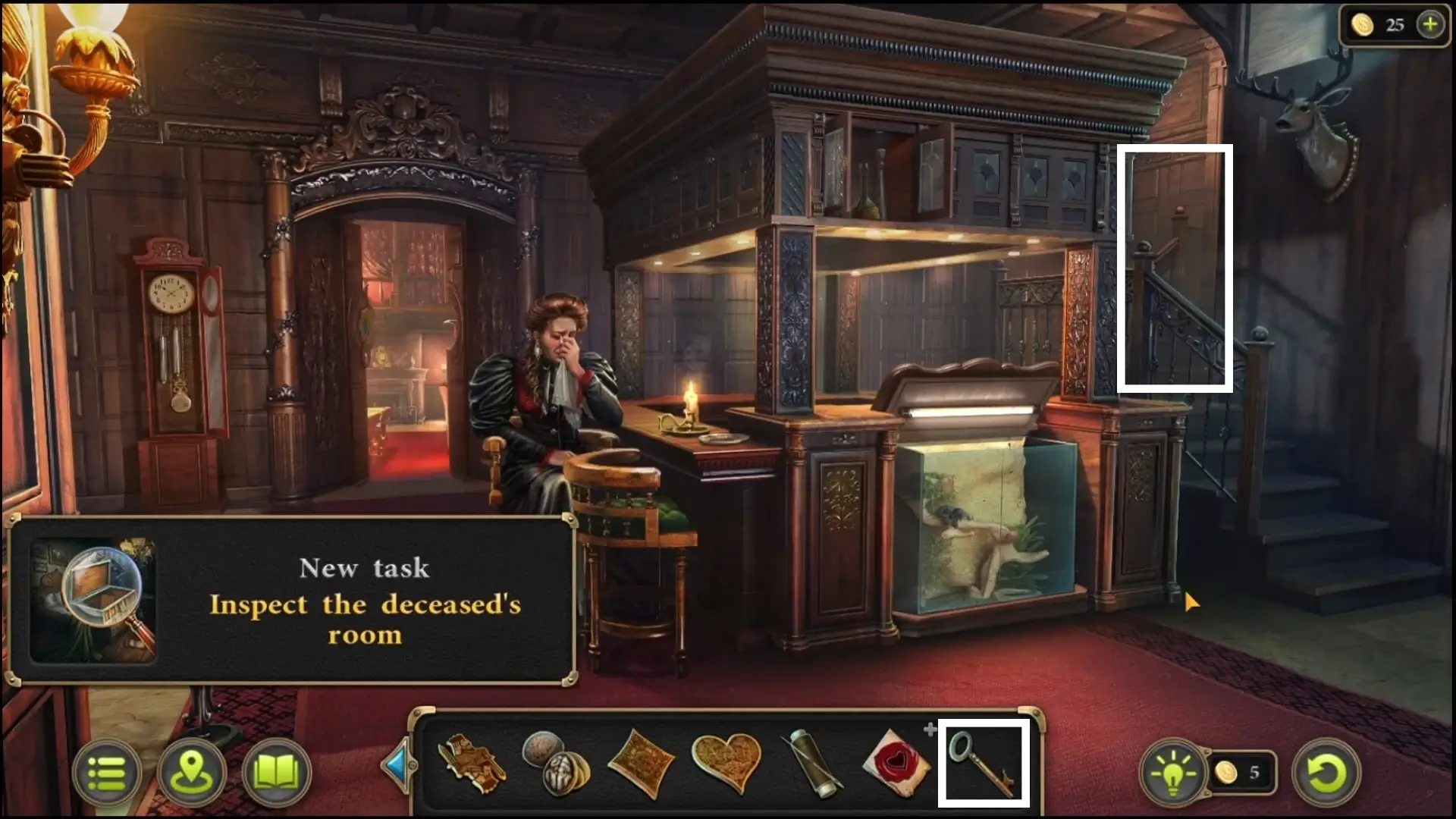1456x819 pixels.
Task: Use the lightbulb hint button
Action: point(1173,773)
